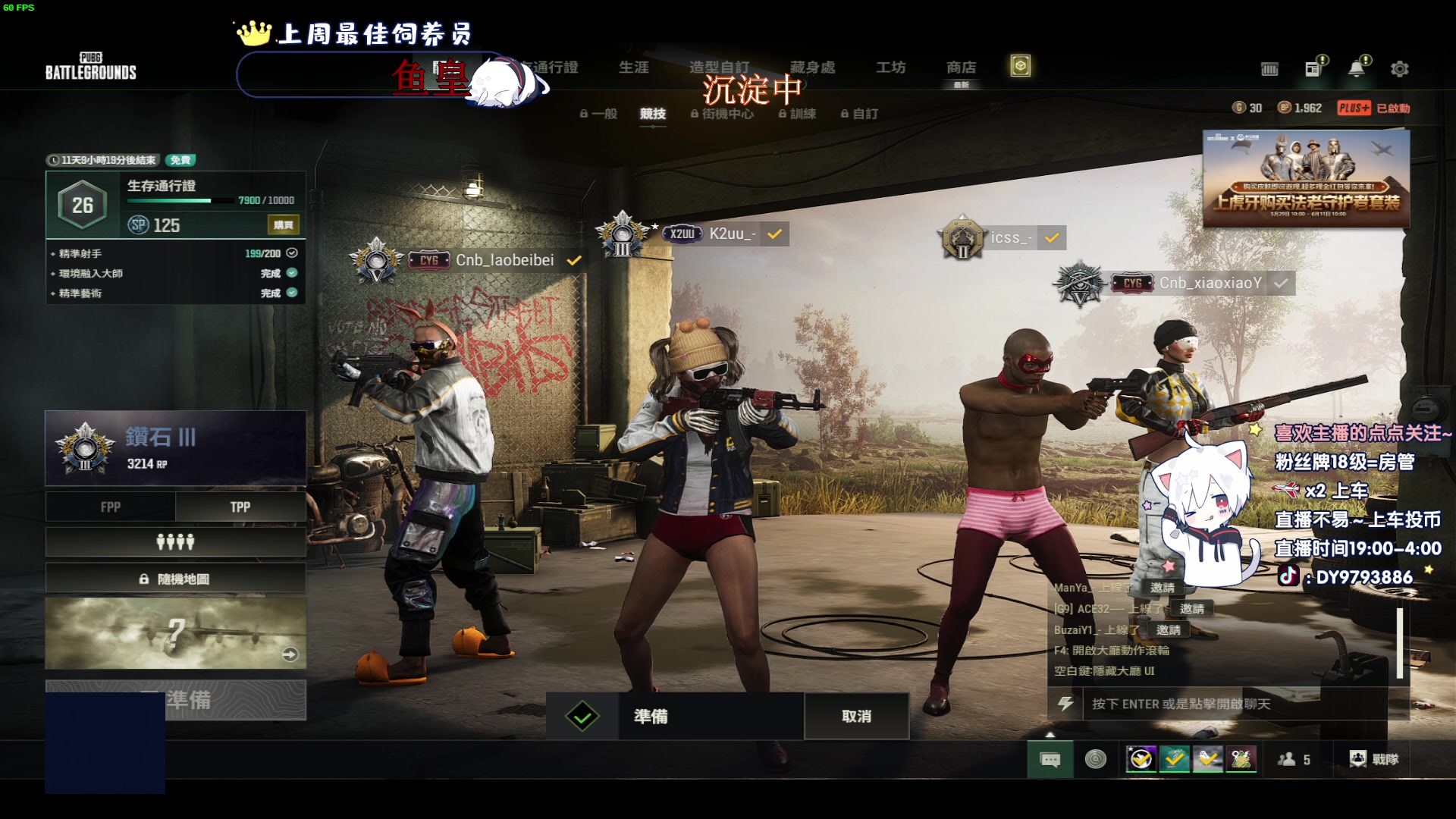
Task: Click the 取消 cancel button
Action: click(x=856, y=717)
